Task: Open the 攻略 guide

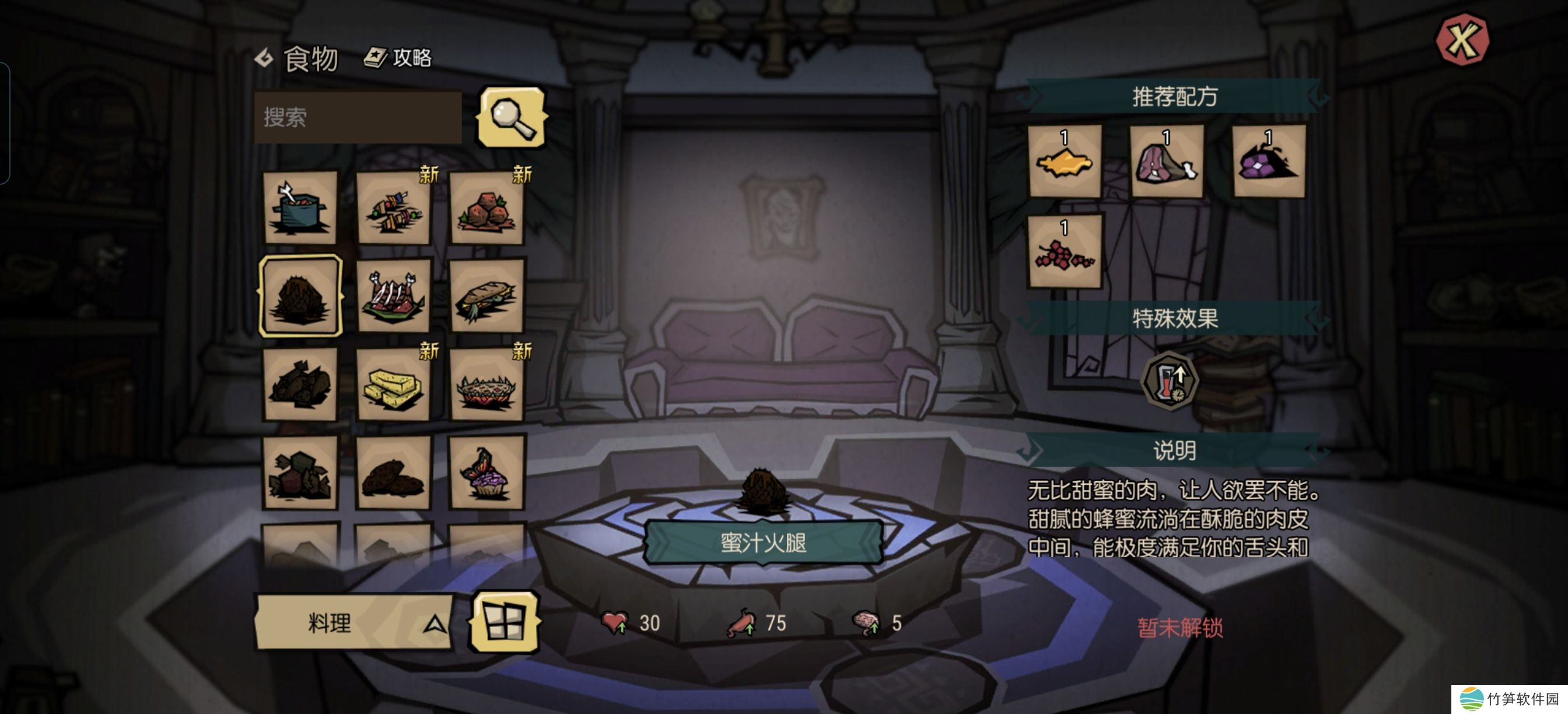Action: click(x=398, y=58)
